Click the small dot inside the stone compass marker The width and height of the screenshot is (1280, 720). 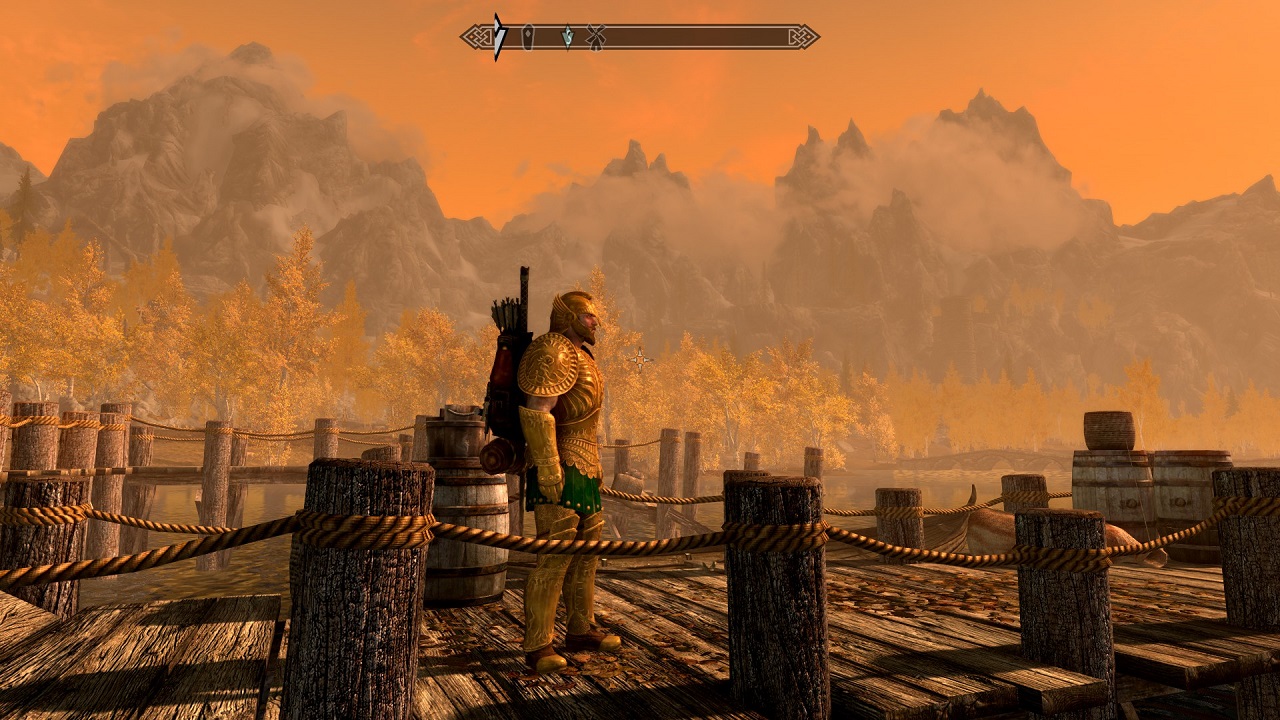coord(528,33)
